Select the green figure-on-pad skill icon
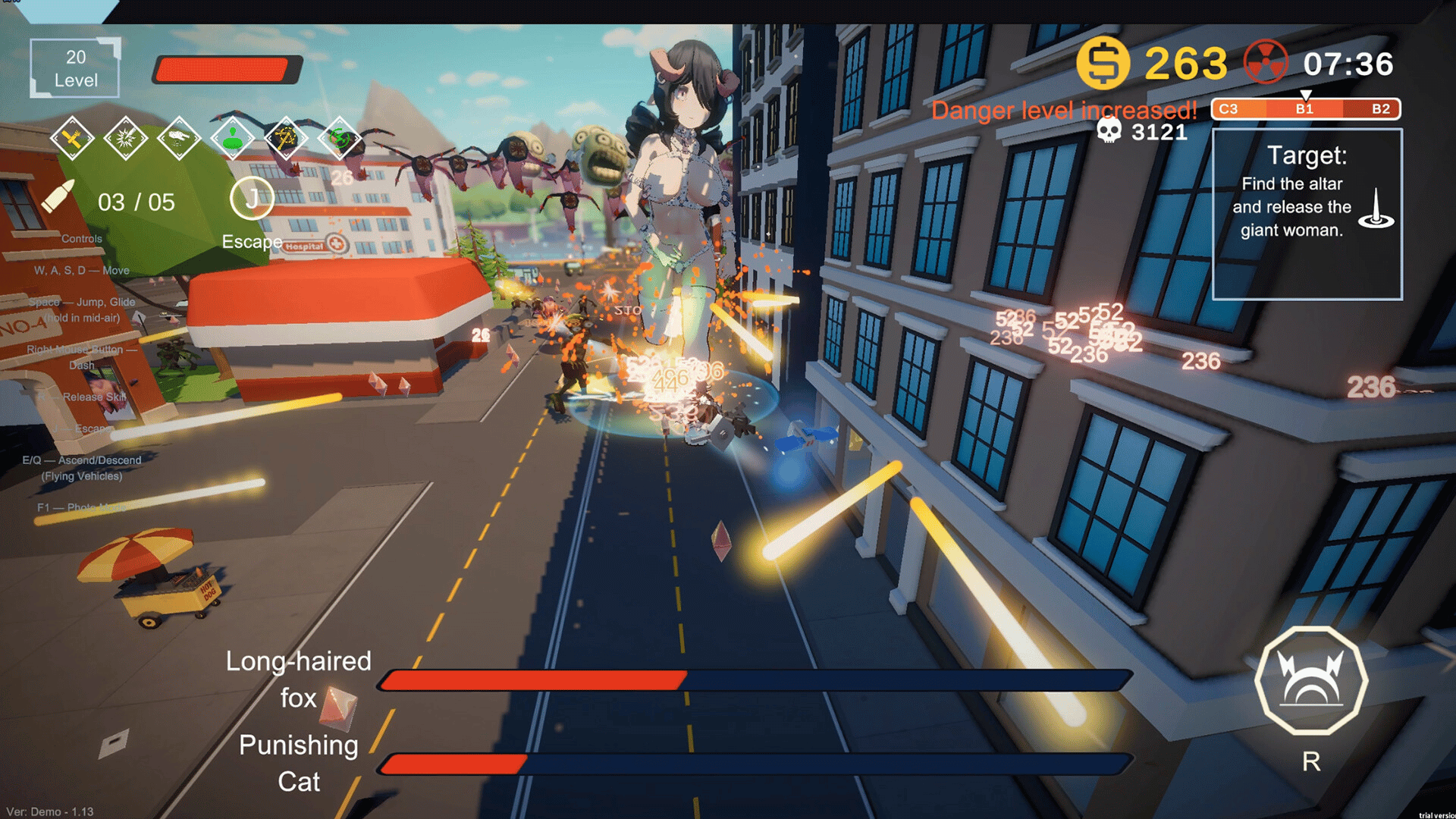This screenshot has height=819, width=1456. coord(232,139)
